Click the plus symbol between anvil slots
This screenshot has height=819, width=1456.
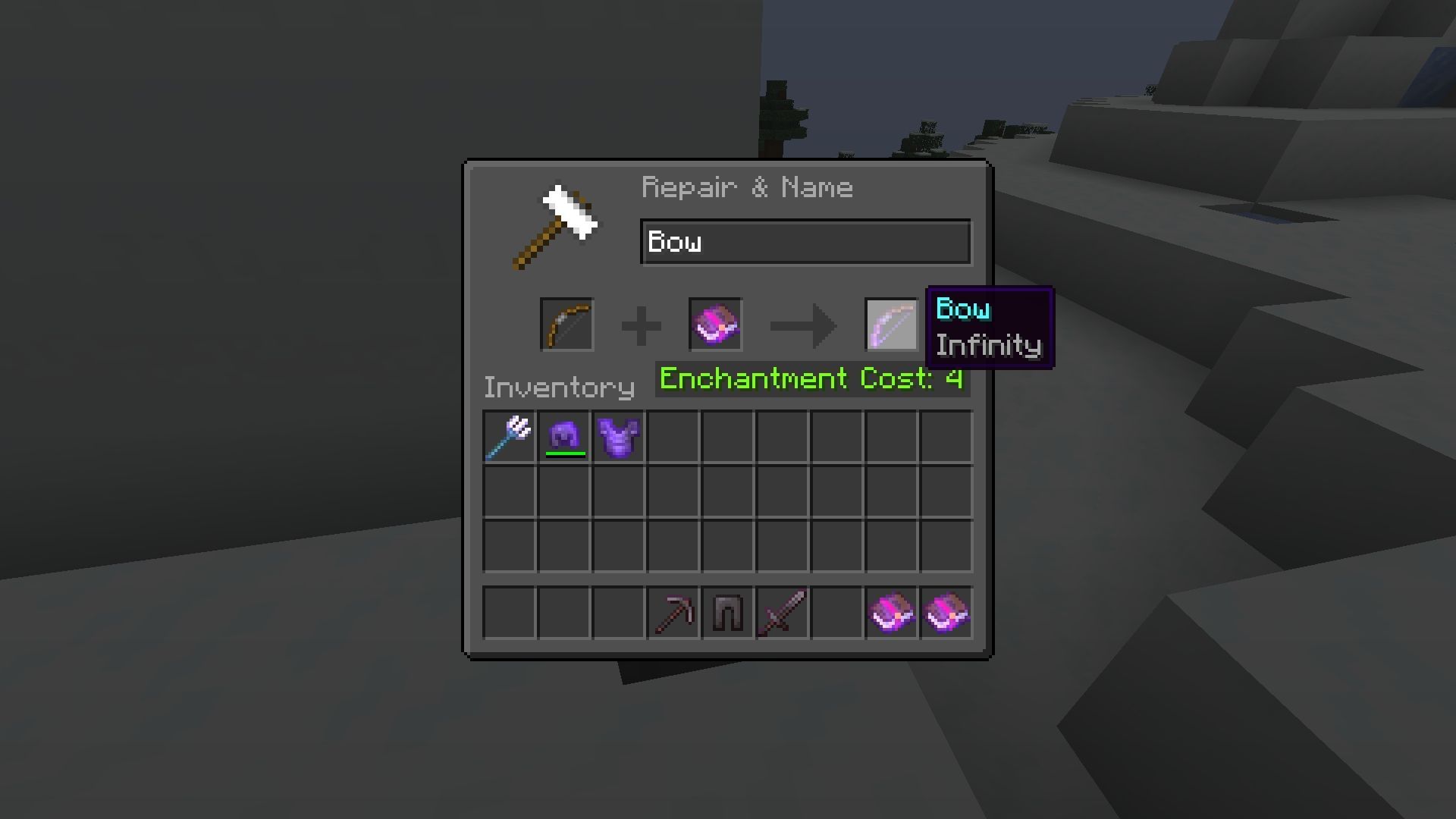click(x=642, y=325)
